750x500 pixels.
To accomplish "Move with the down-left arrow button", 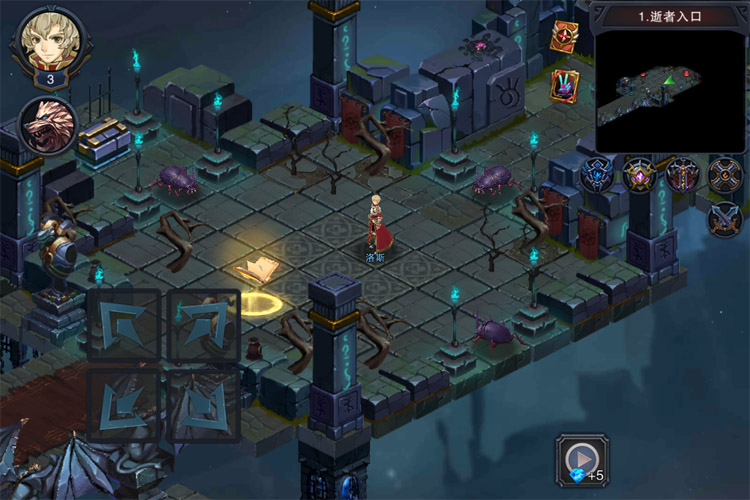I will 123,402.
